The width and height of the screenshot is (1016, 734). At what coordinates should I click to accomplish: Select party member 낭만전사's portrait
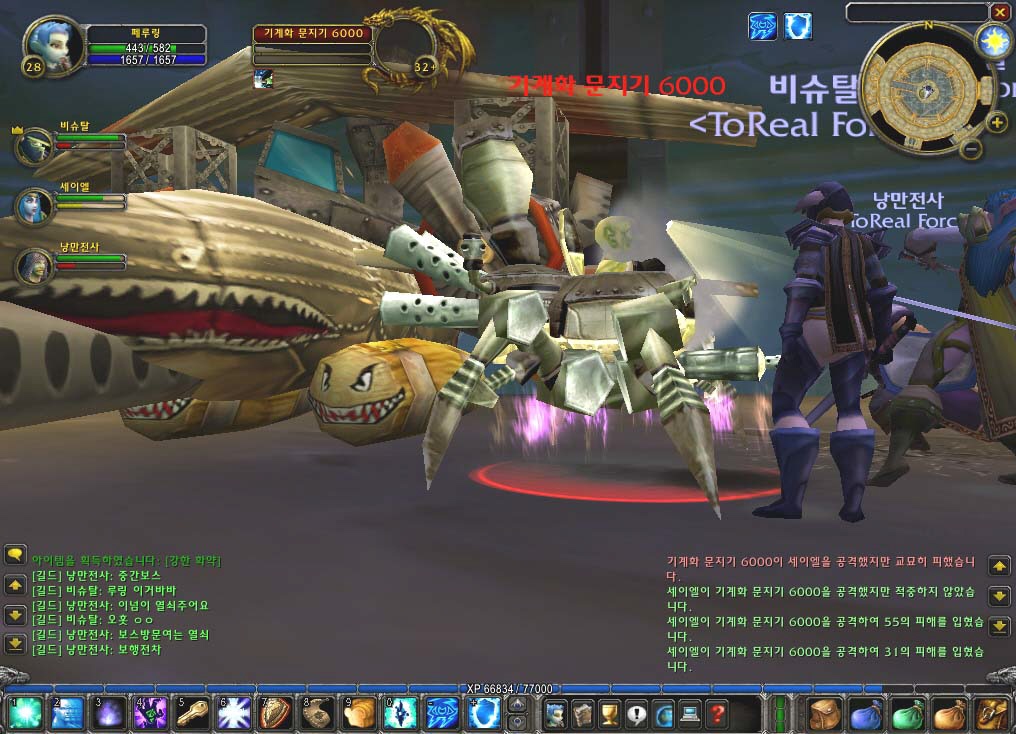[x=34, y=265]
